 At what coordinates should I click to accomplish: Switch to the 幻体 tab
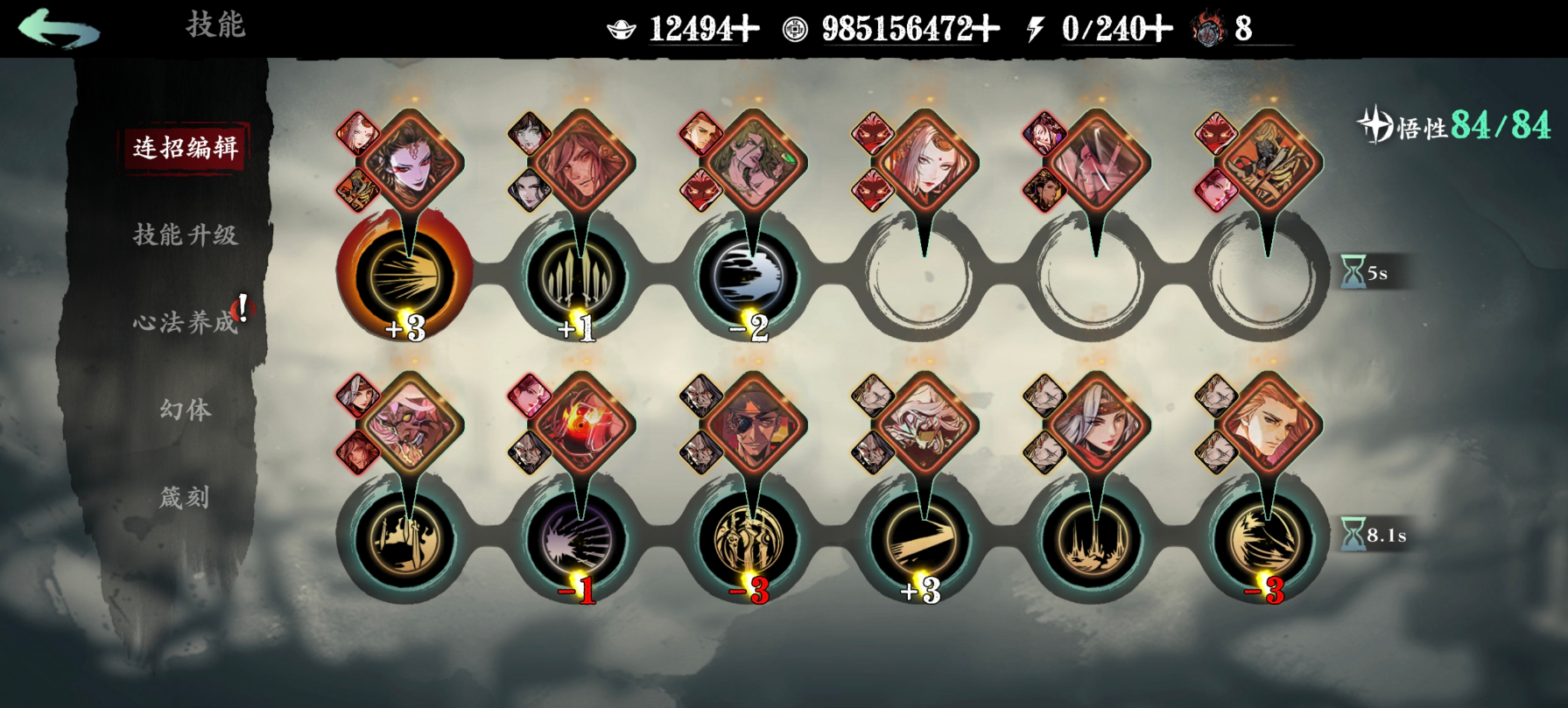click(x=185, y=410)
